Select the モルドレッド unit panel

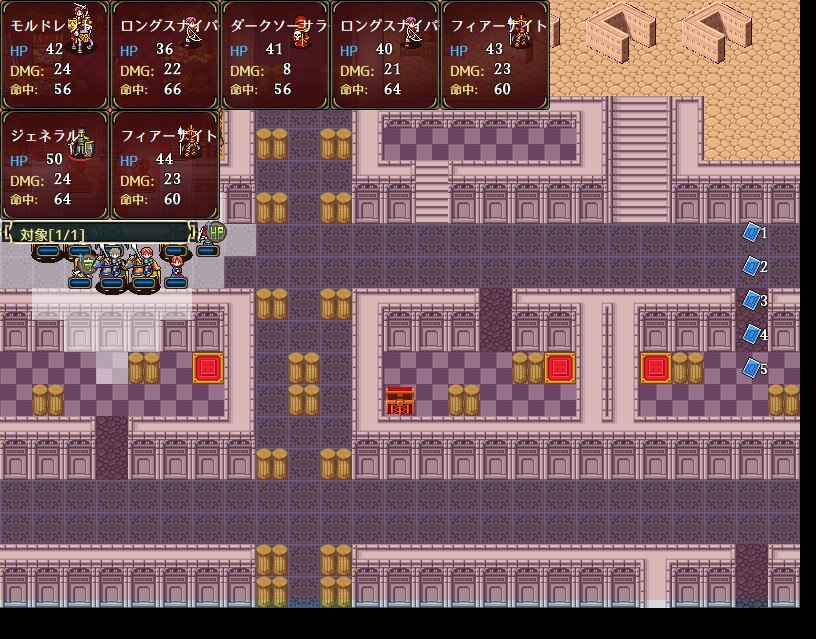(55, 55)
